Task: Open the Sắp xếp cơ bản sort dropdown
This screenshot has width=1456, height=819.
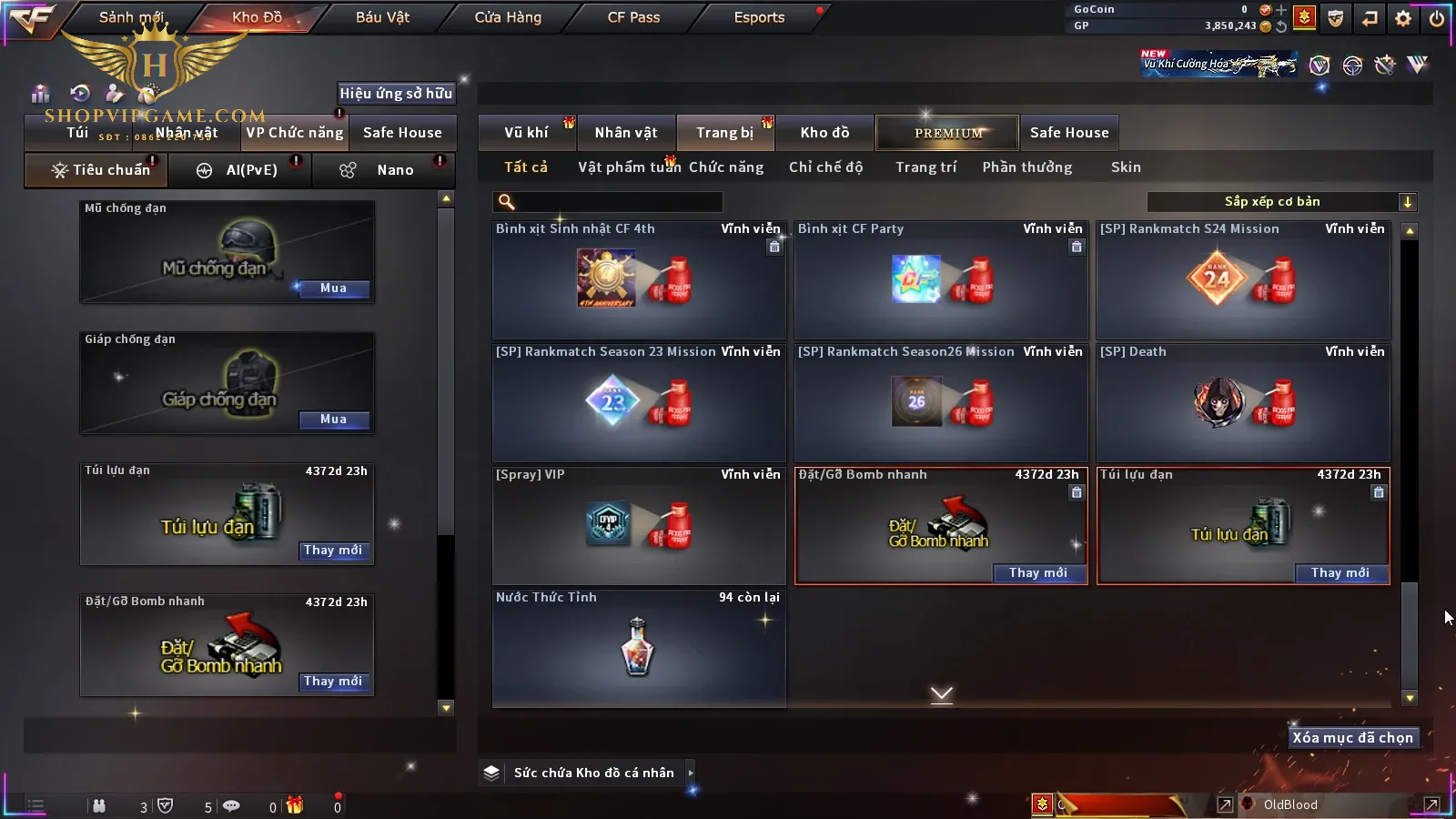Action: [1281, 202]
